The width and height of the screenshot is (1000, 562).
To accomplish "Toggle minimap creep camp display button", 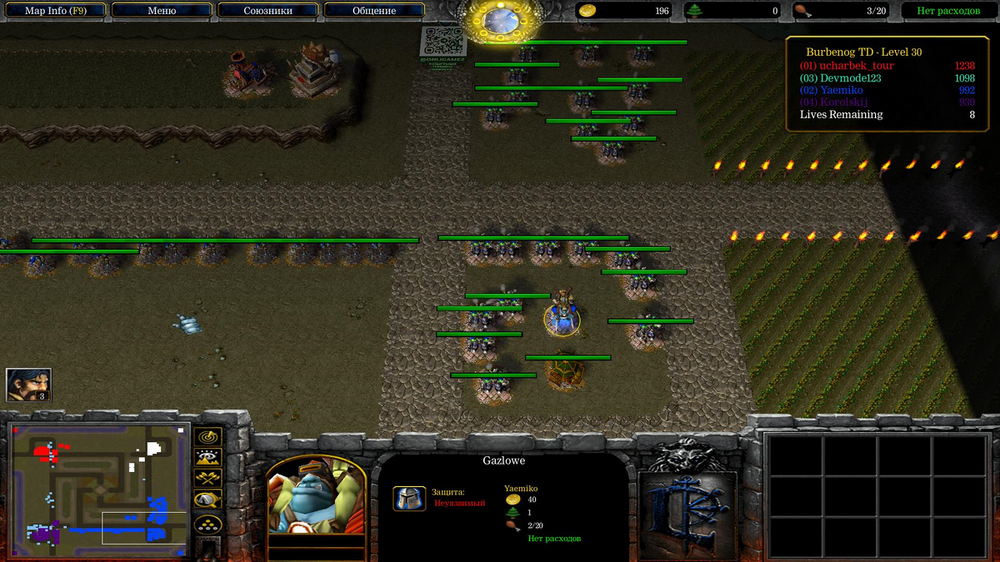I will point(208,500).
